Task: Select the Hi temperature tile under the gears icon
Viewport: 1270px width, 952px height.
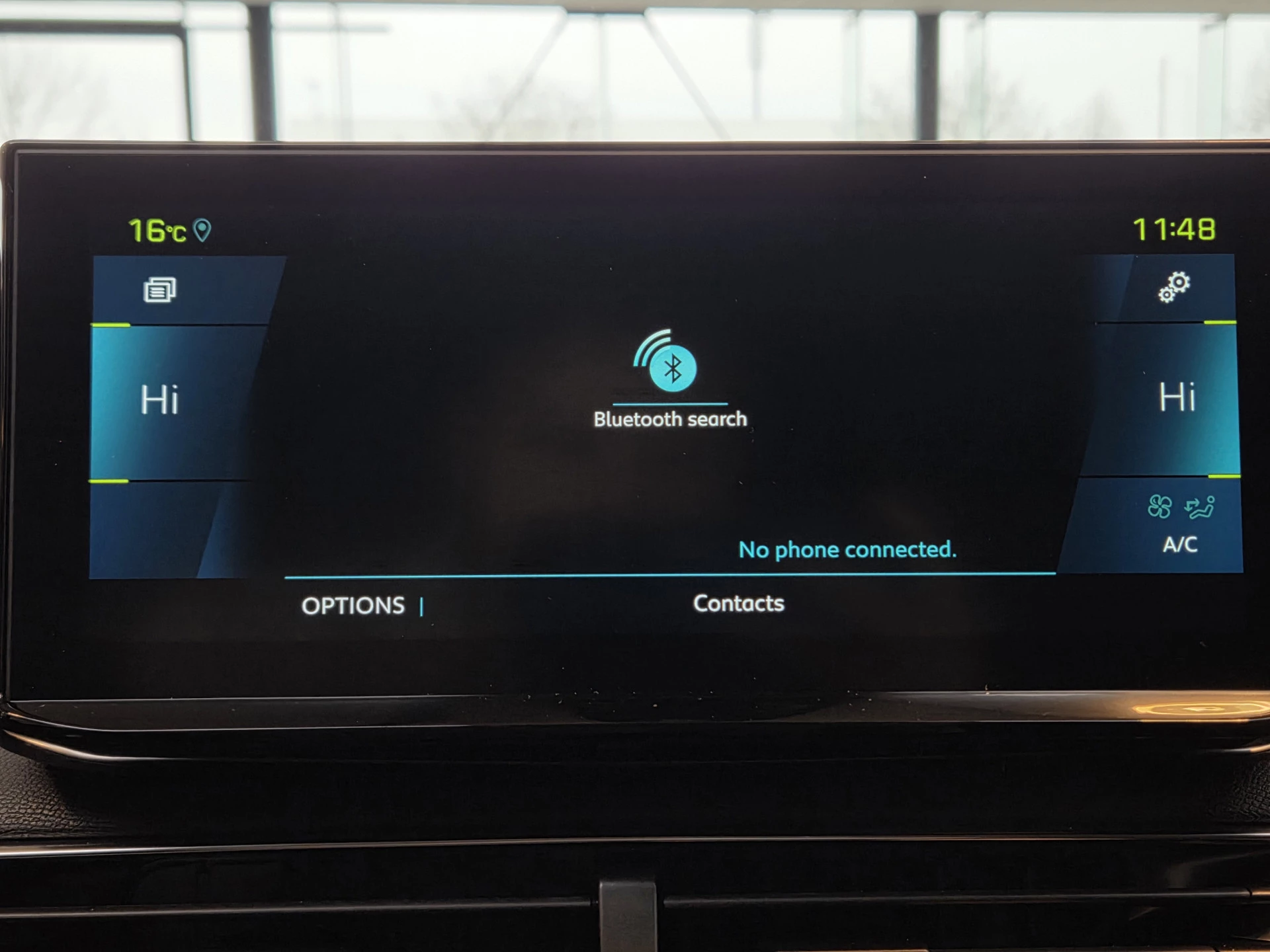Action: [1177, 398]
